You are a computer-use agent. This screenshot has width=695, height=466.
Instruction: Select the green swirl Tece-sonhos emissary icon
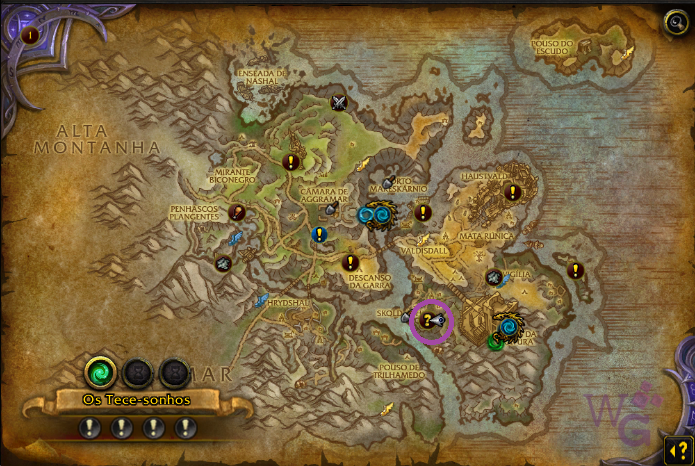coord(100,373)
